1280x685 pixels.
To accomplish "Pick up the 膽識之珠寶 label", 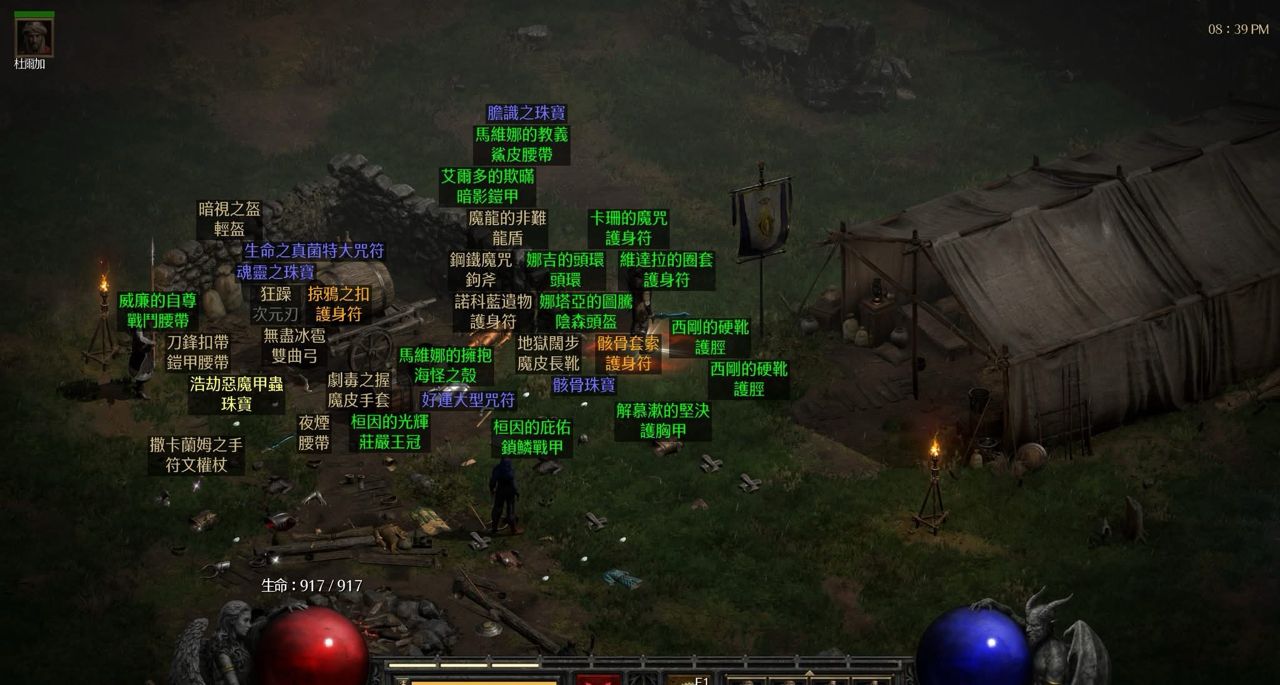I will 526,113.
